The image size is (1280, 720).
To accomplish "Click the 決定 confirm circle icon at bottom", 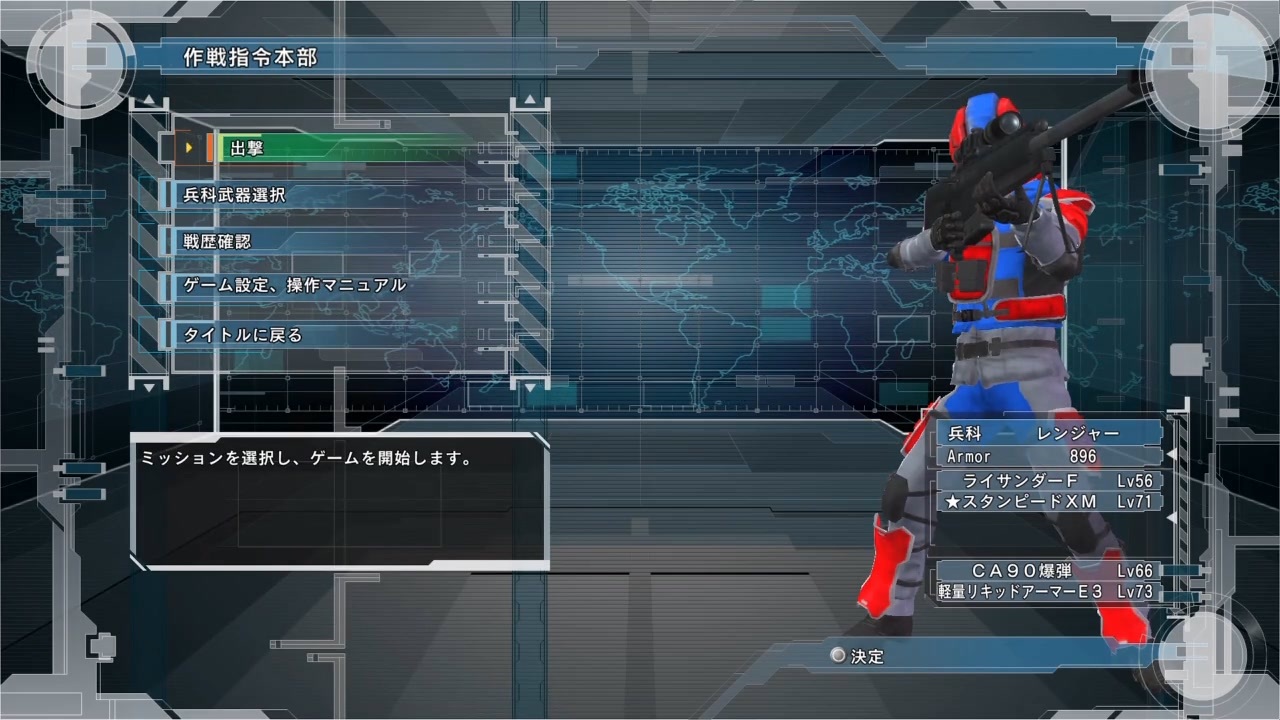I will click(837, 655).
